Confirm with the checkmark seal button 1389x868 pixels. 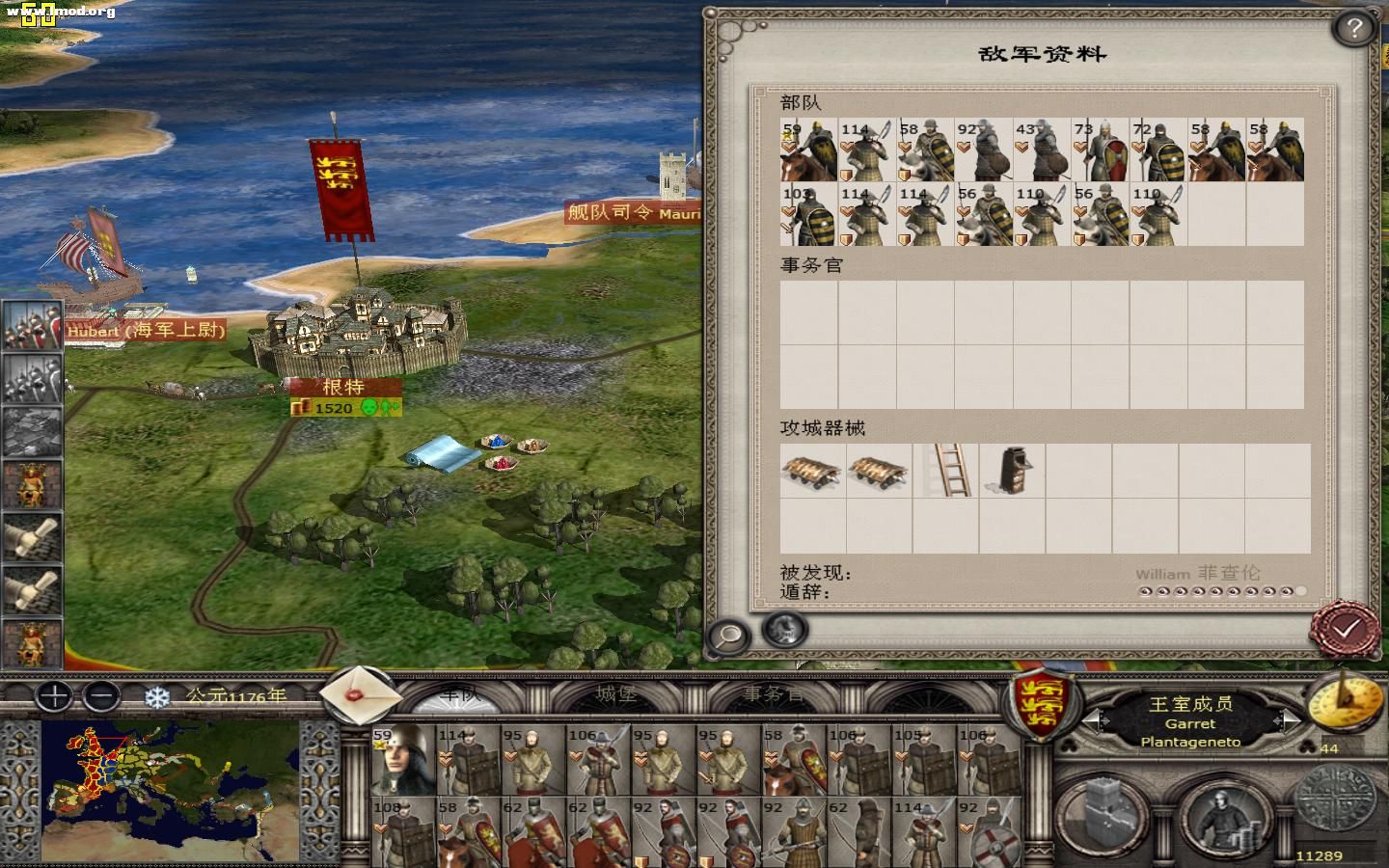coord(1345,626)
